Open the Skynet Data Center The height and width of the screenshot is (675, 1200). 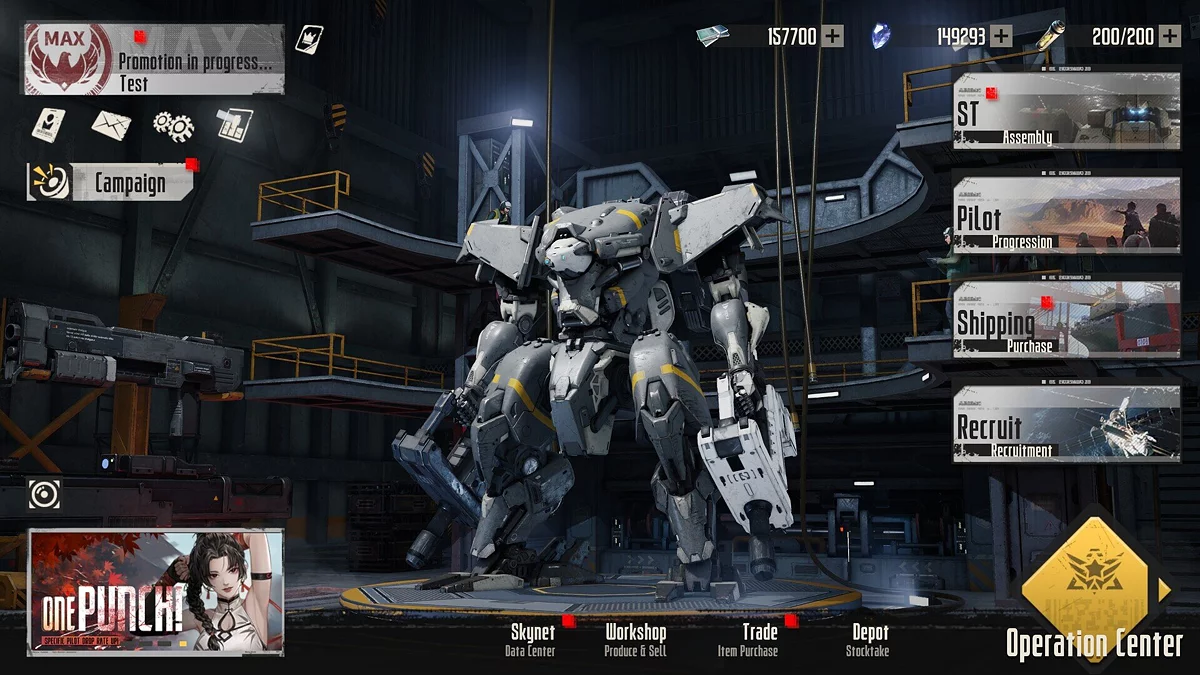pyautogui.click(x=532, y=640)
